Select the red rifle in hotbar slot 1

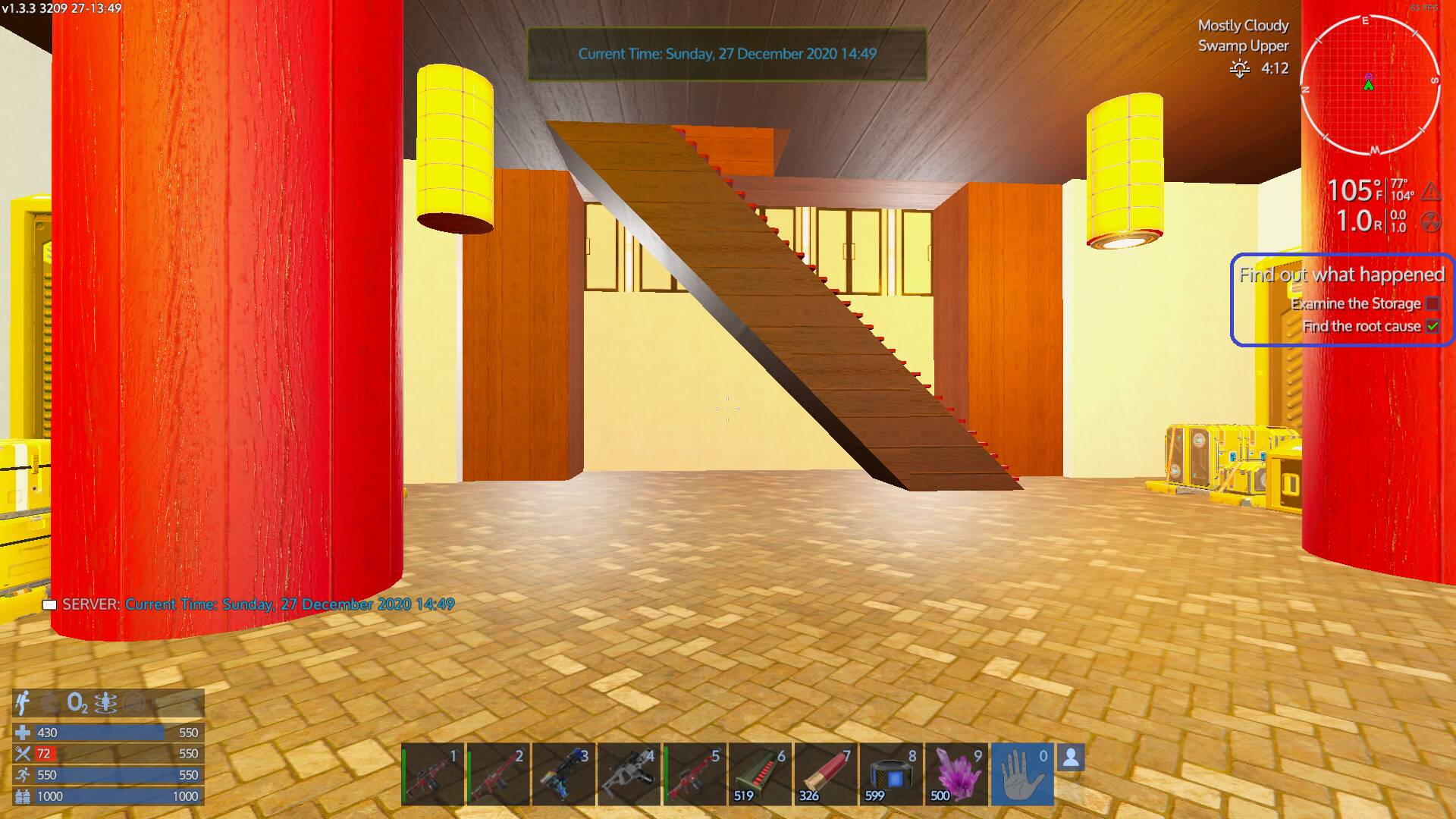point(432,774)
